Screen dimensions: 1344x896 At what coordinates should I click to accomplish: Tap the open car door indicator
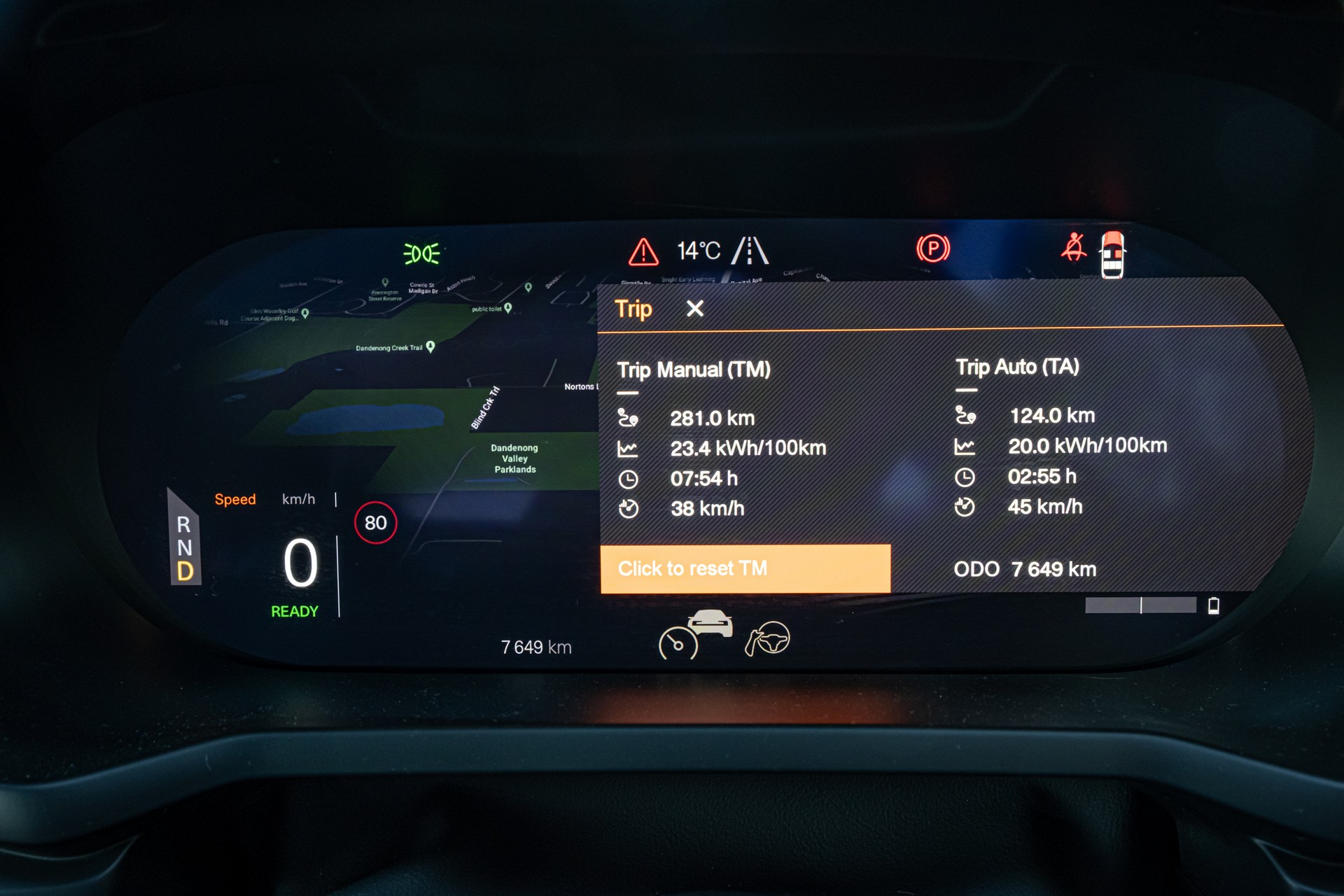1112,255
